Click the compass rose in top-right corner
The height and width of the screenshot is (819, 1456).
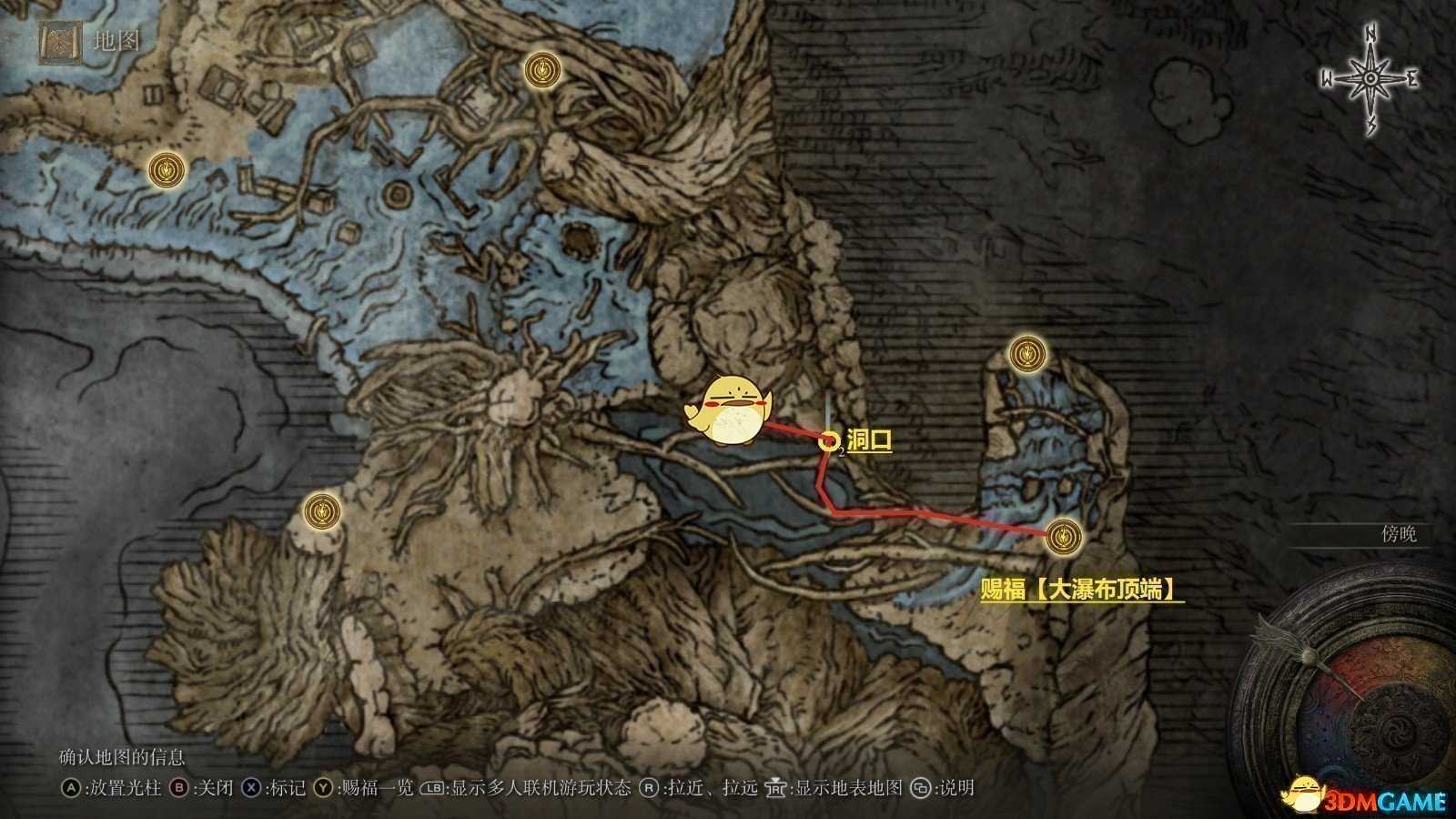point(1368,79)
